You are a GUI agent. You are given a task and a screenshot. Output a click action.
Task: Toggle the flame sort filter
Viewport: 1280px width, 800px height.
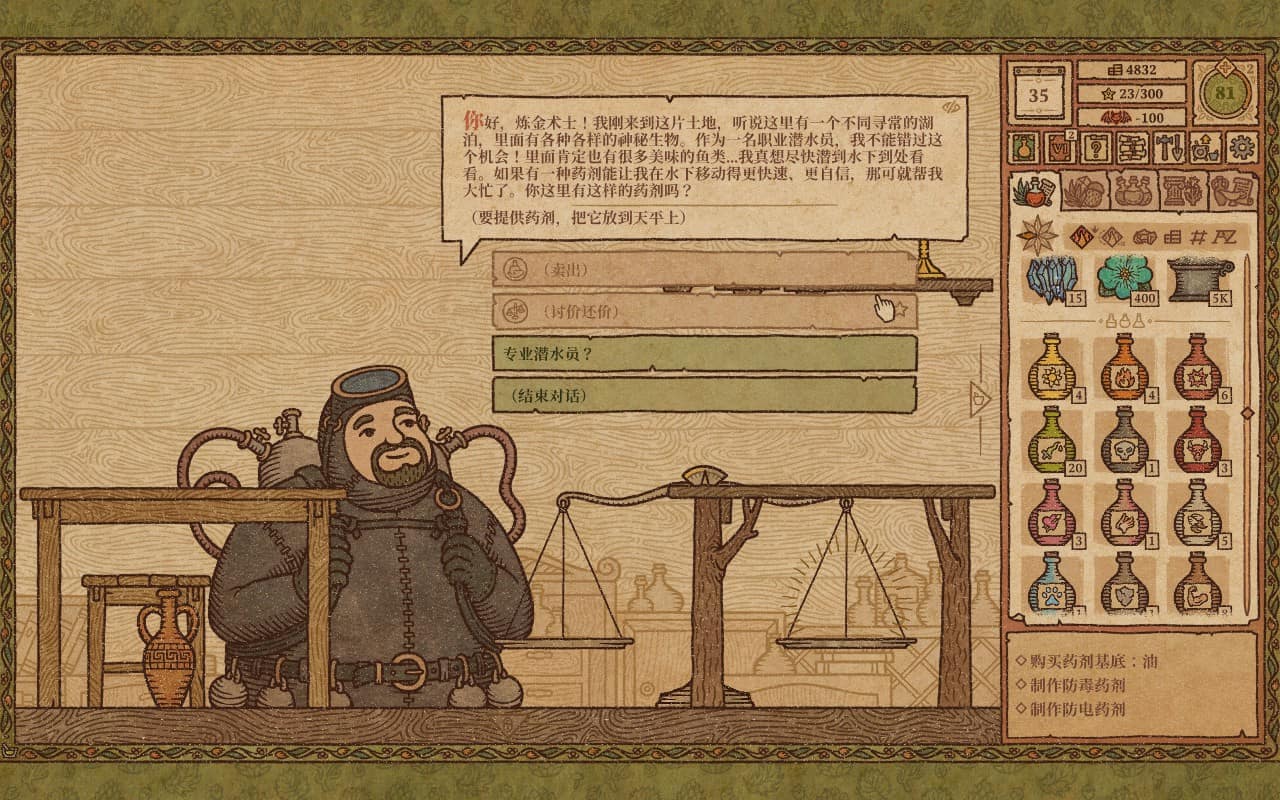coord(1082,235)
